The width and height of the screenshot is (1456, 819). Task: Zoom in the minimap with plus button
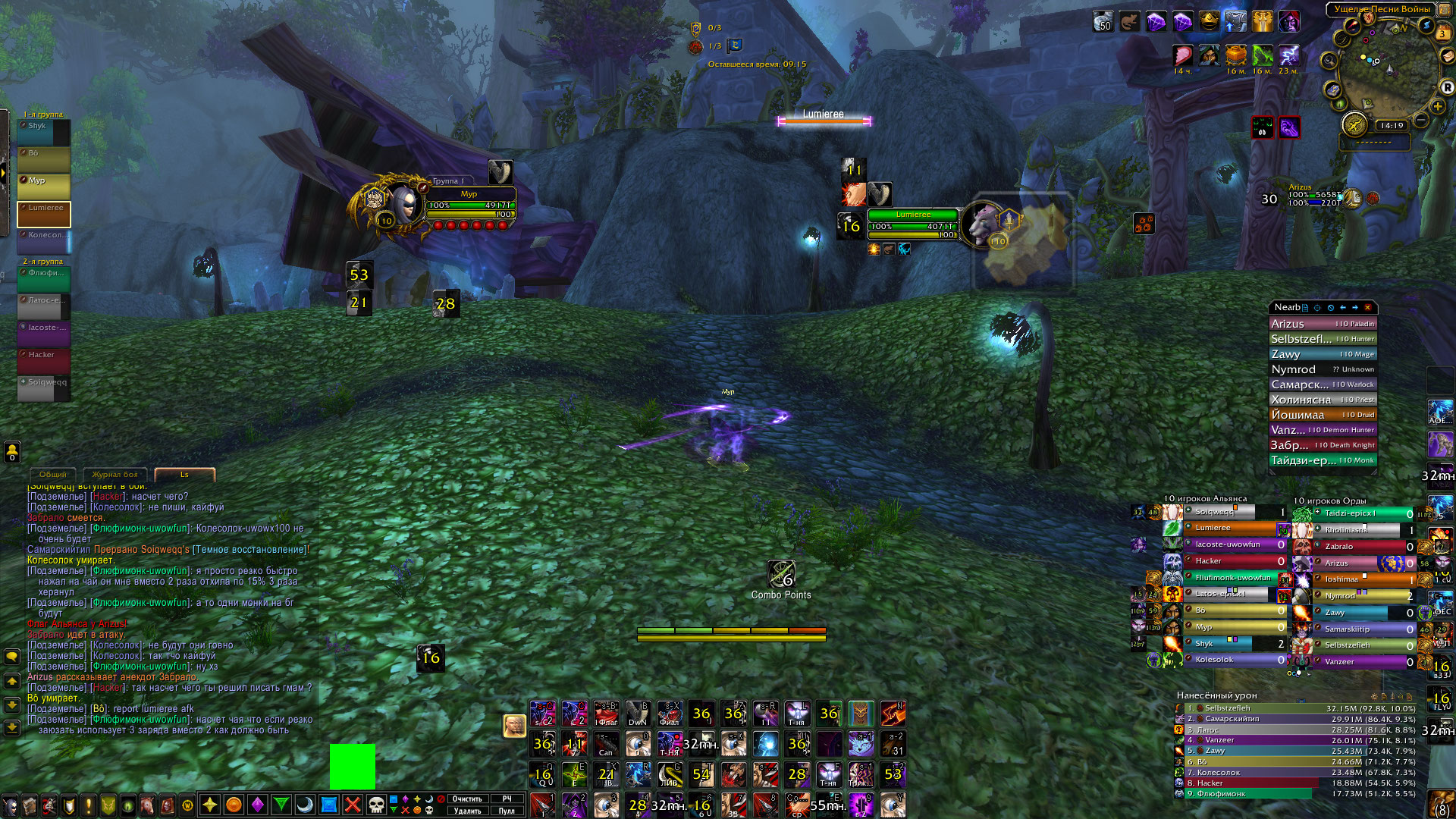[x=1437, y=106]
